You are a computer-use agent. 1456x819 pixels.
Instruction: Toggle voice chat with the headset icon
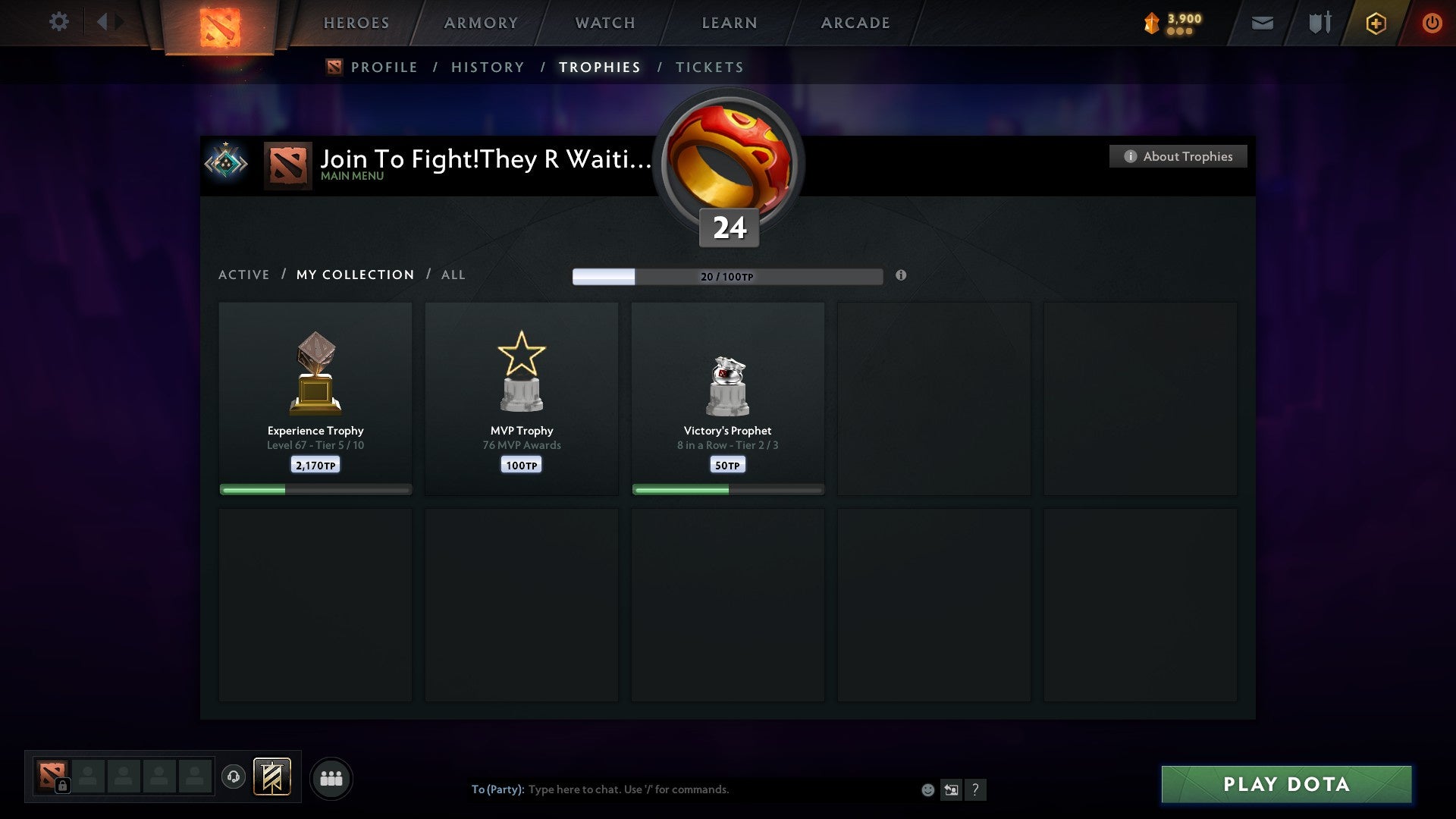[x=234, y=777]
